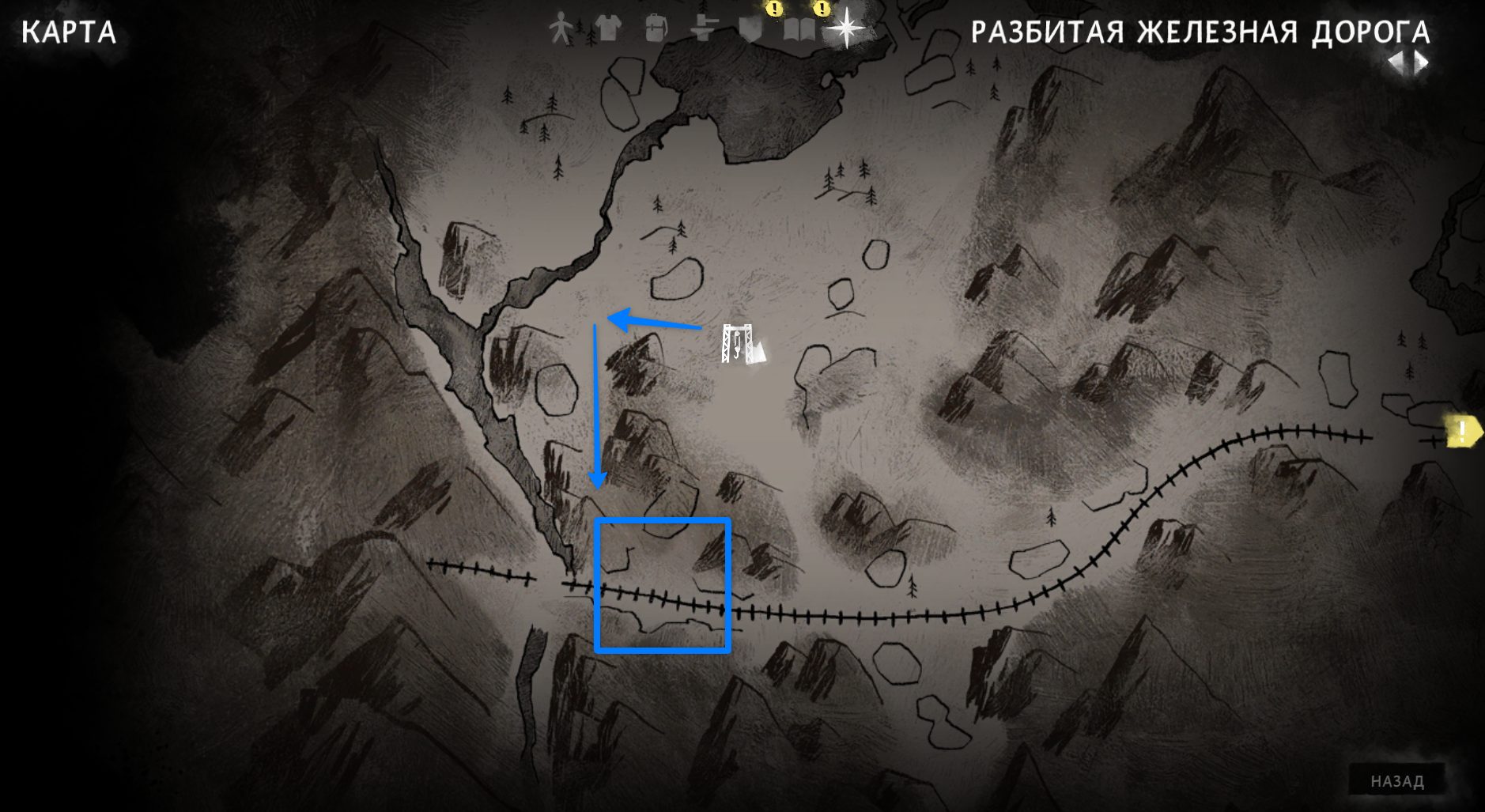The width and height of the screenshot is (1485, 812).
Task: Open the shield badge tab
Action: [750, 30]
